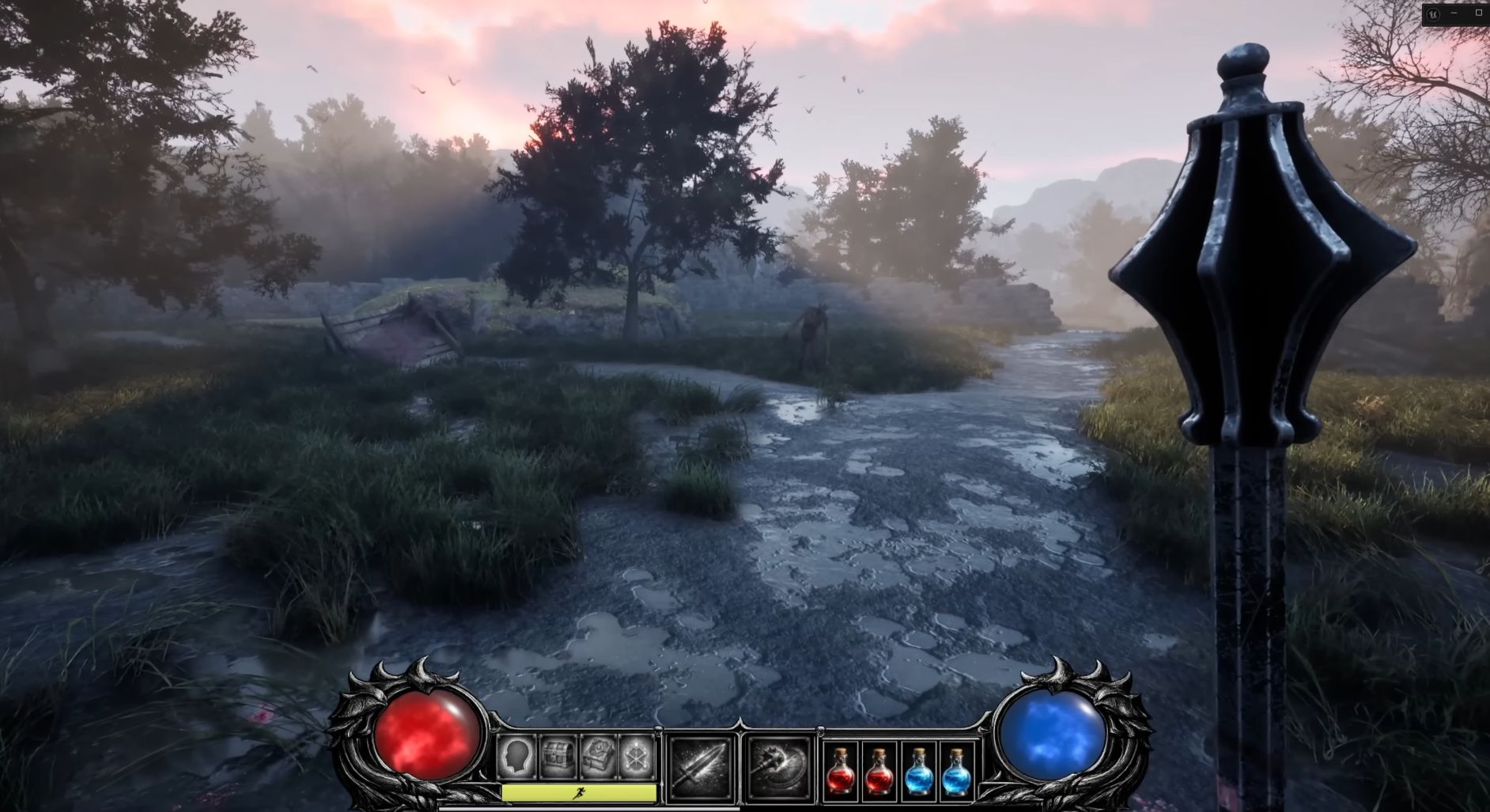Viewport: 1490px width, 812px height.
Task: Open the character head profile icon
Action: pyautogui.click(x=516, y=757)
